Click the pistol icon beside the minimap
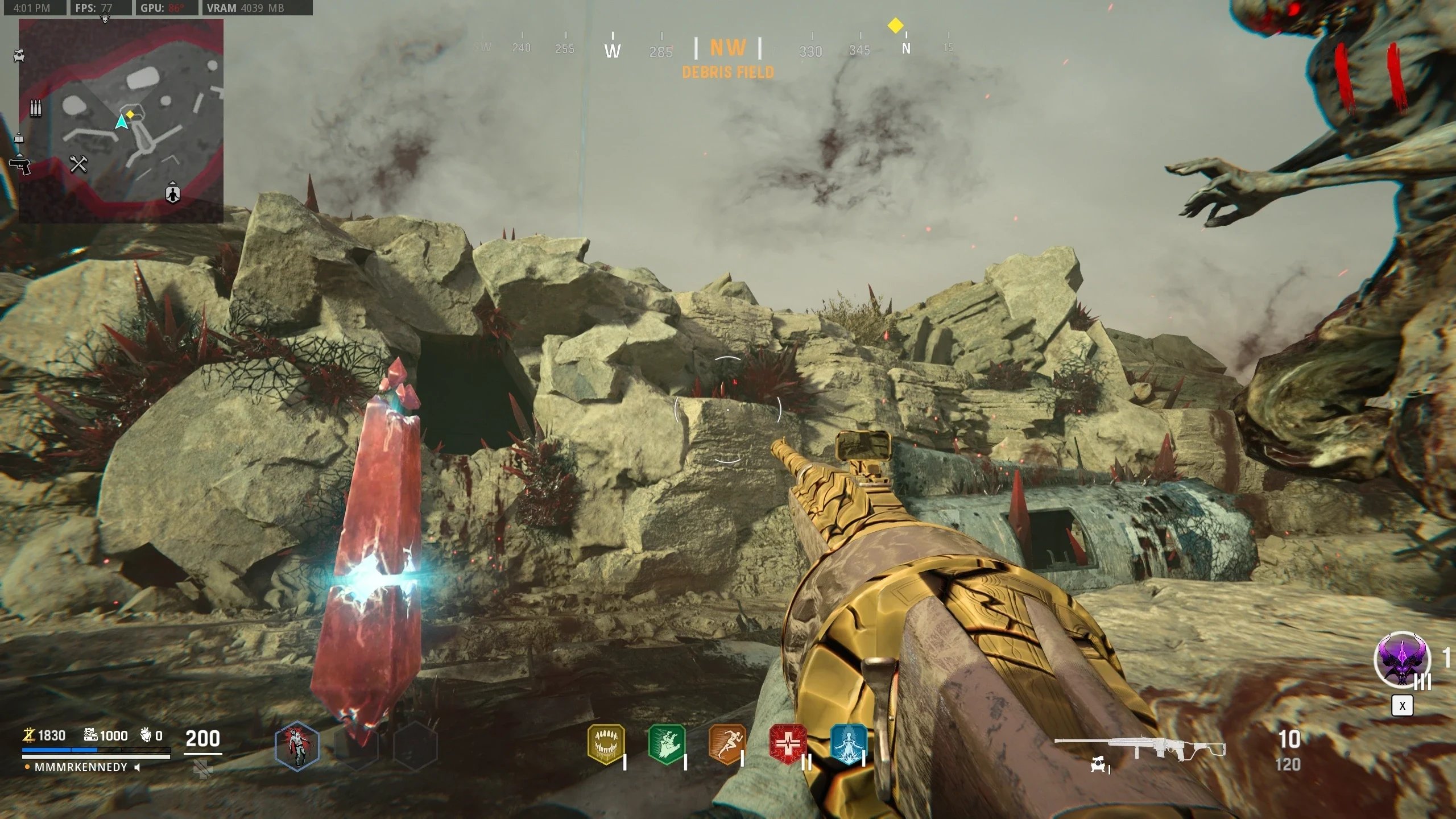 20,166
